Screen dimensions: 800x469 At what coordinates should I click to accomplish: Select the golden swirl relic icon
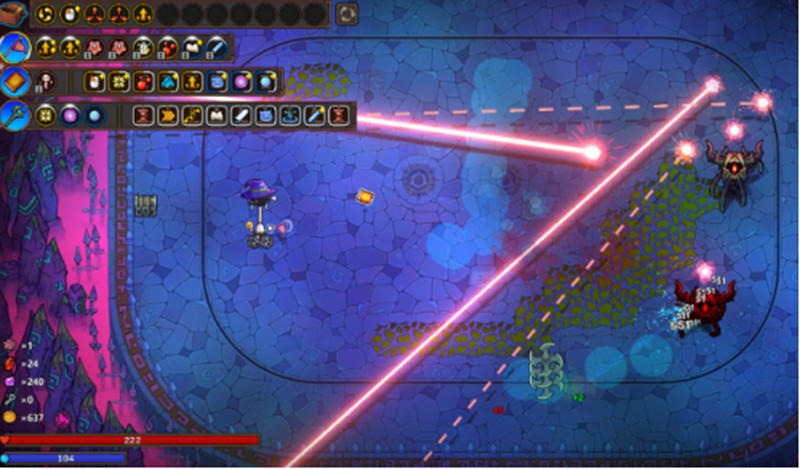(45, 14)
